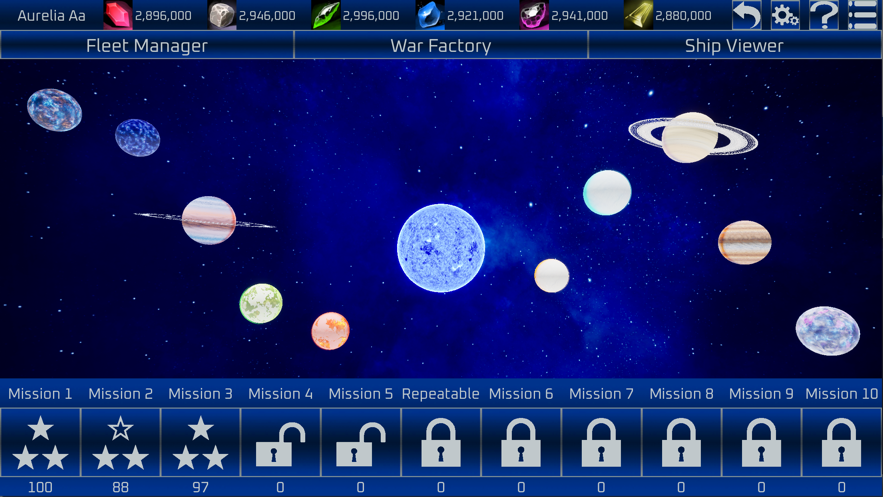883x497 pixels.
Task: Open the War Factory
Action: pyautogui.click(x=441, y=45)
